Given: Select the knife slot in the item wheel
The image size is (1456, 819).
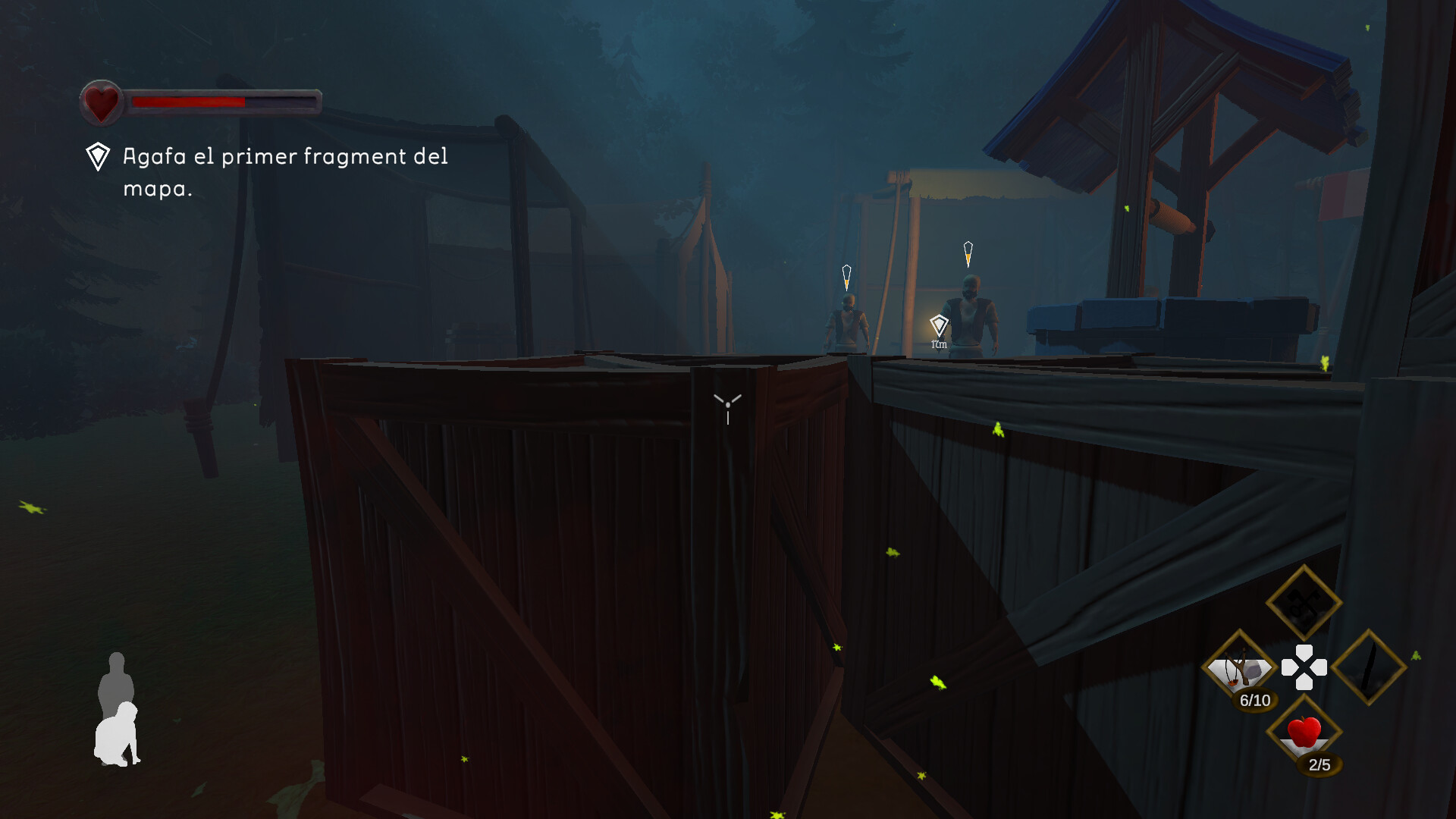Looking at the screenshot, I should tap(1369, 666).
